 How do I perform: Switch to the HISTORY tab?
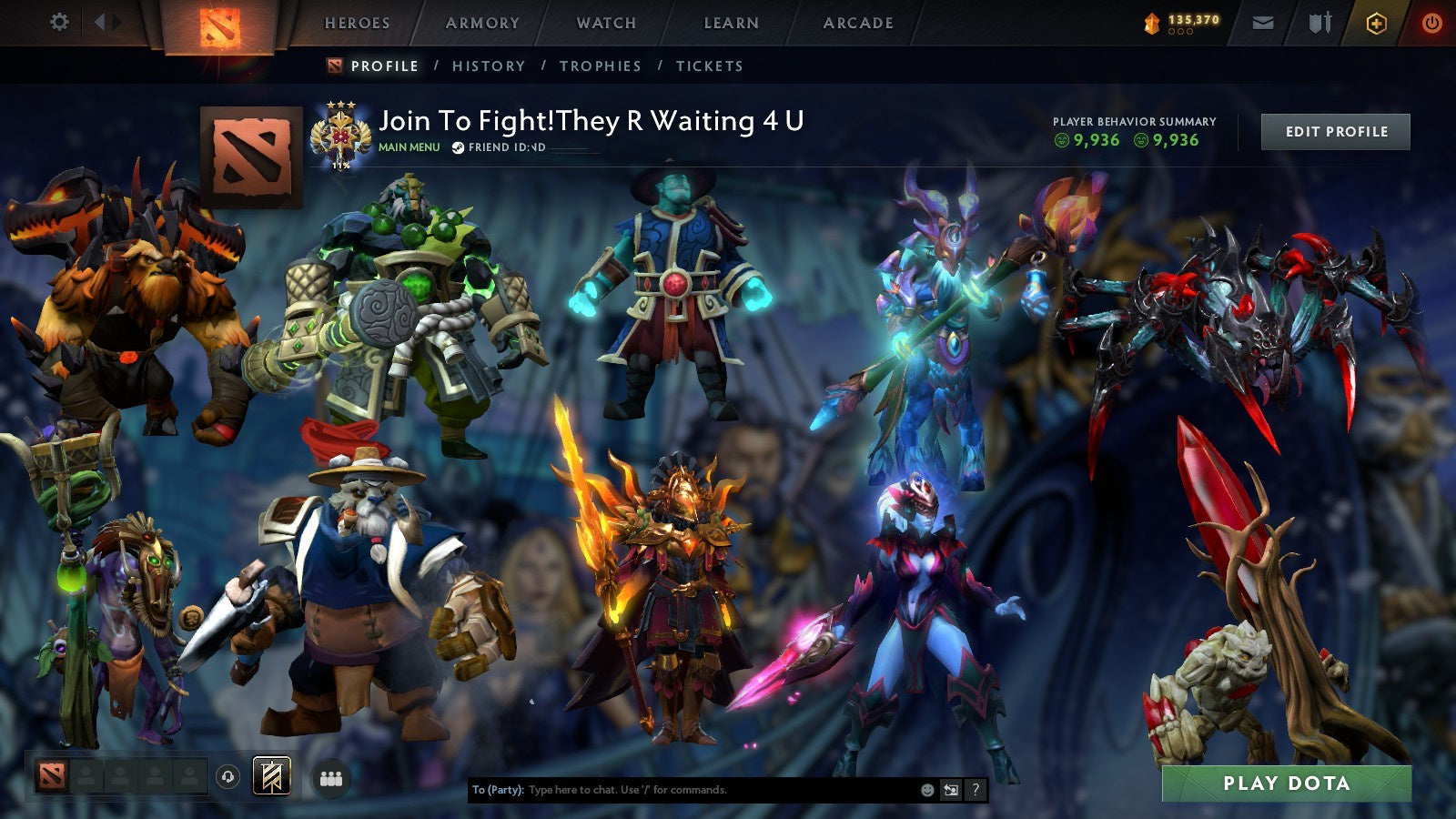pyautogui.click(x=488, y=66)
